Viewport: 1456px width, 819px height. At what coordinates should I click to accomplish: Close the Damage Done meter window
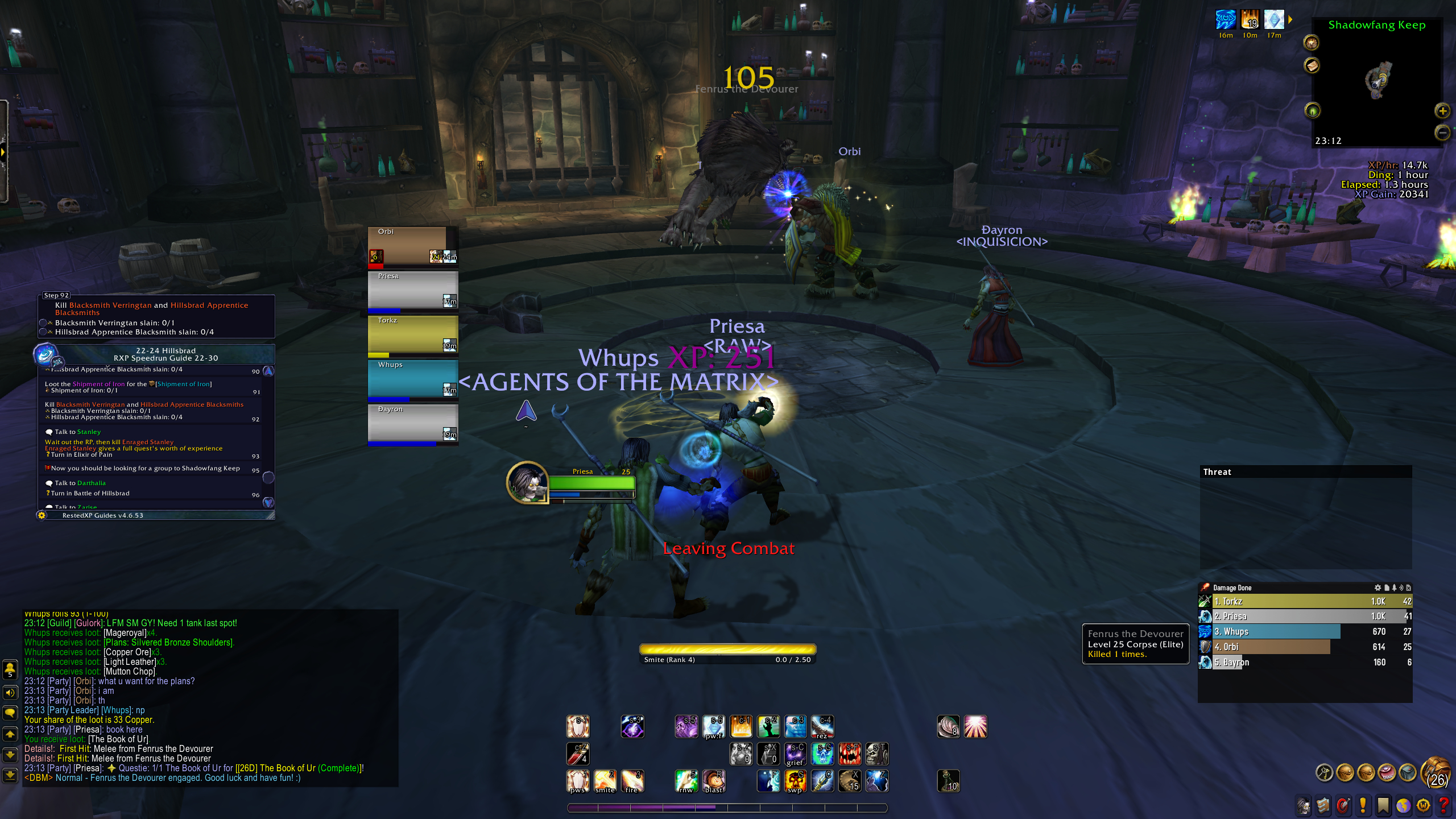(x=1408, y=588)
